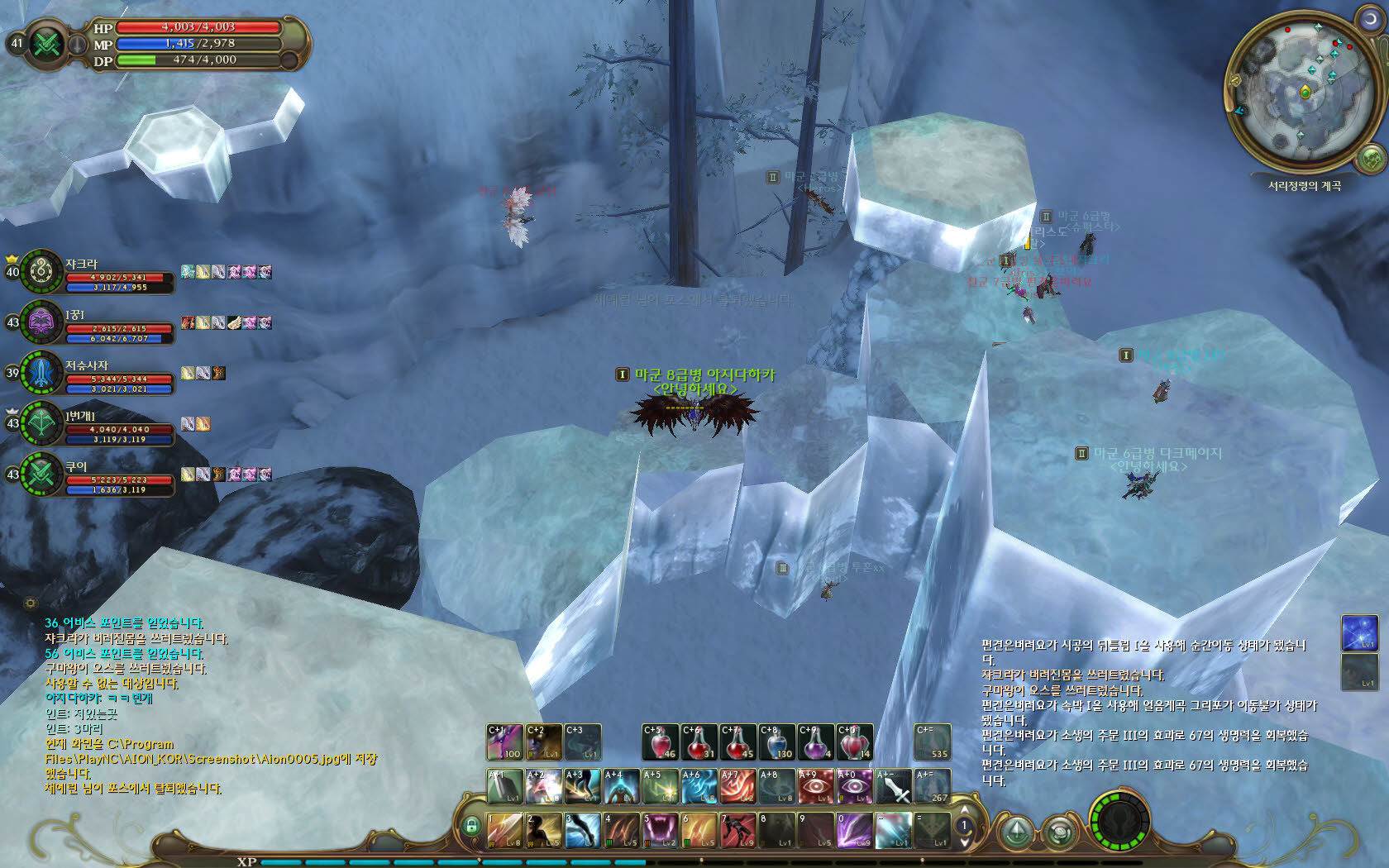Image resolution: width=1389 pixels, height=868 pixels.
Task: Click the level 41 crossed-swords player portrait
Action: [x=46, y=43]
